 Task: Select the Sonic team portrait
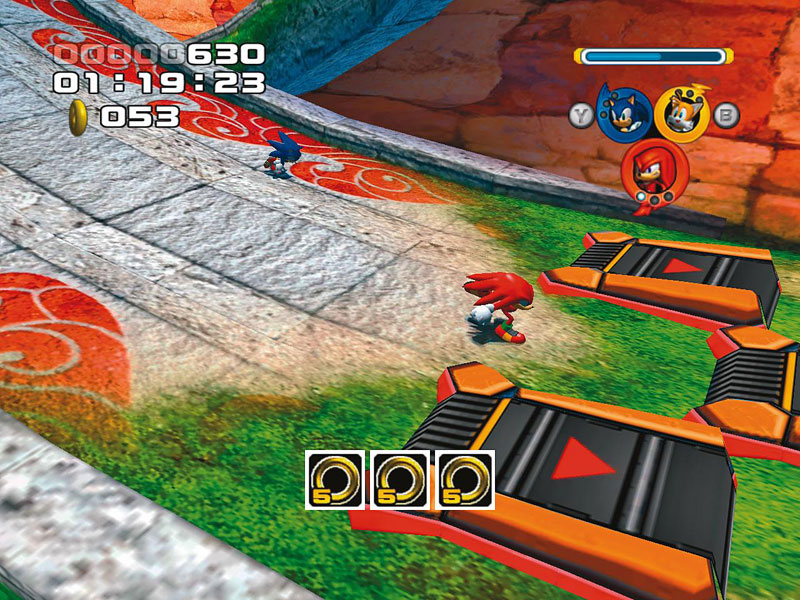click(623, 111)
